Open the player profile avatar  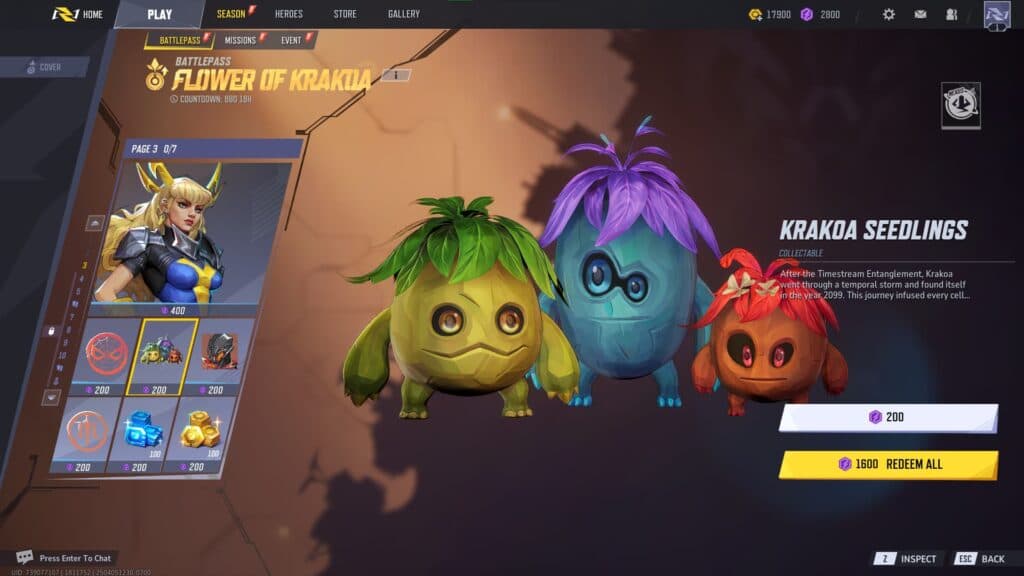point(997,15)
